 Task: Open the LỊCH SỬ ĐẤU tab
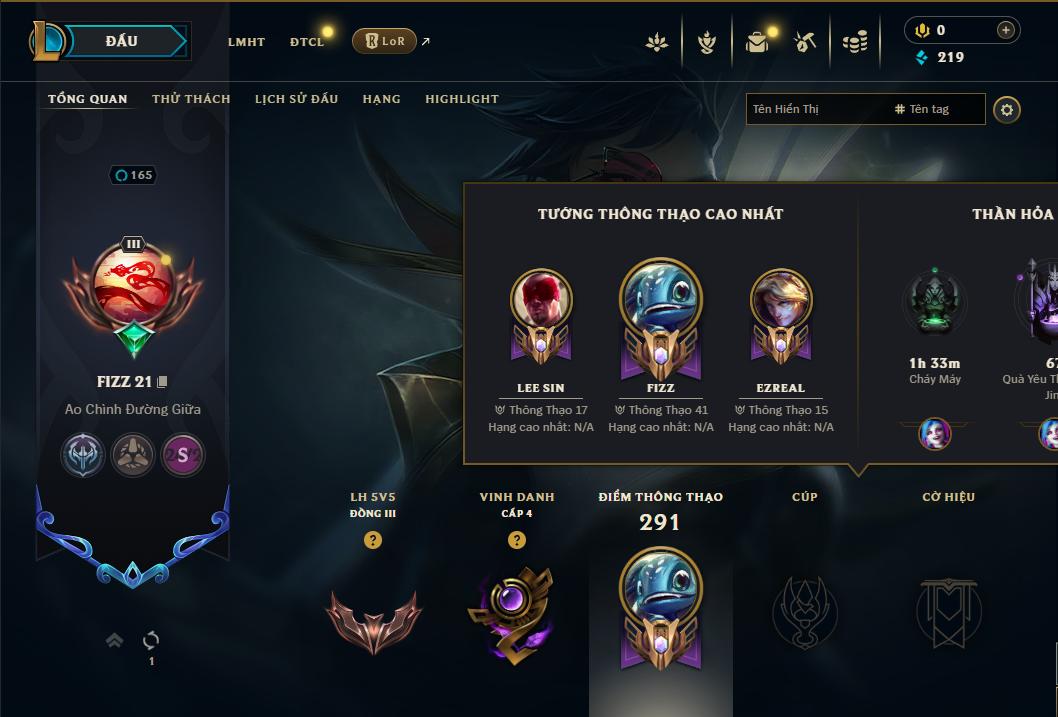pos(296,99)
